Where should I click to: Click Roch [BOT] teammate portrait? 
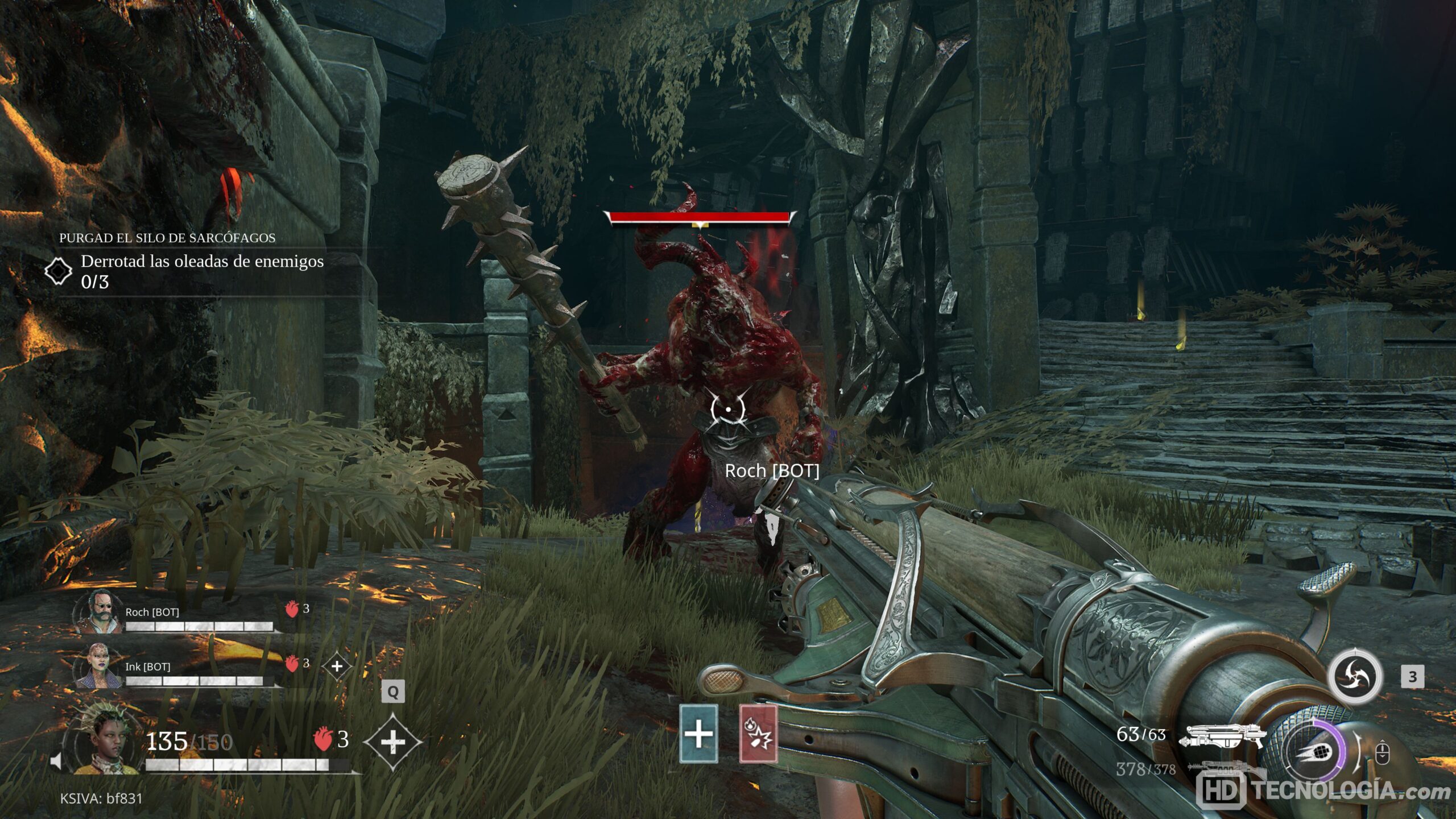point(98,612)
